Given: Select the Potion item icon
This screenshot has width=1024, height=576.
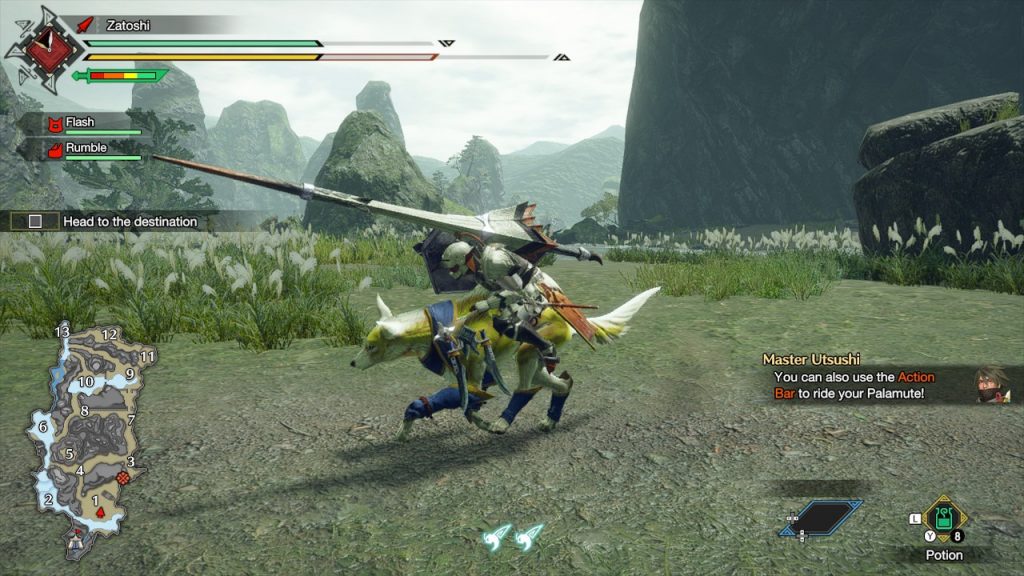Looking at the screenshot, I should [x=943, y=518].
